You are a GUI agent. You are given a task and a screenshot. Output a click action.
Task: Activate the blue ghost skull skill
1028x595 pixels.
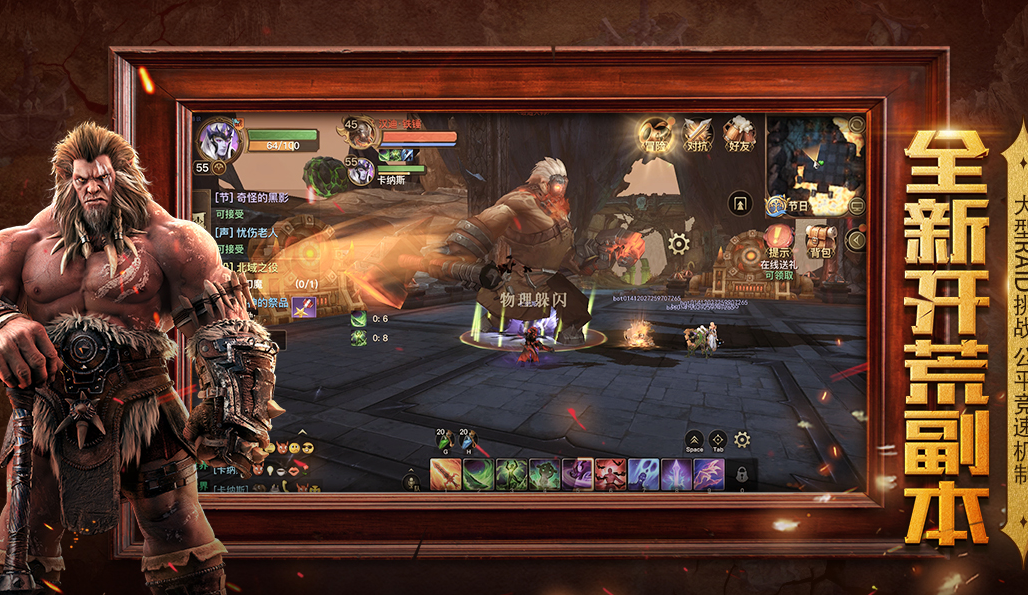[643, 474]
